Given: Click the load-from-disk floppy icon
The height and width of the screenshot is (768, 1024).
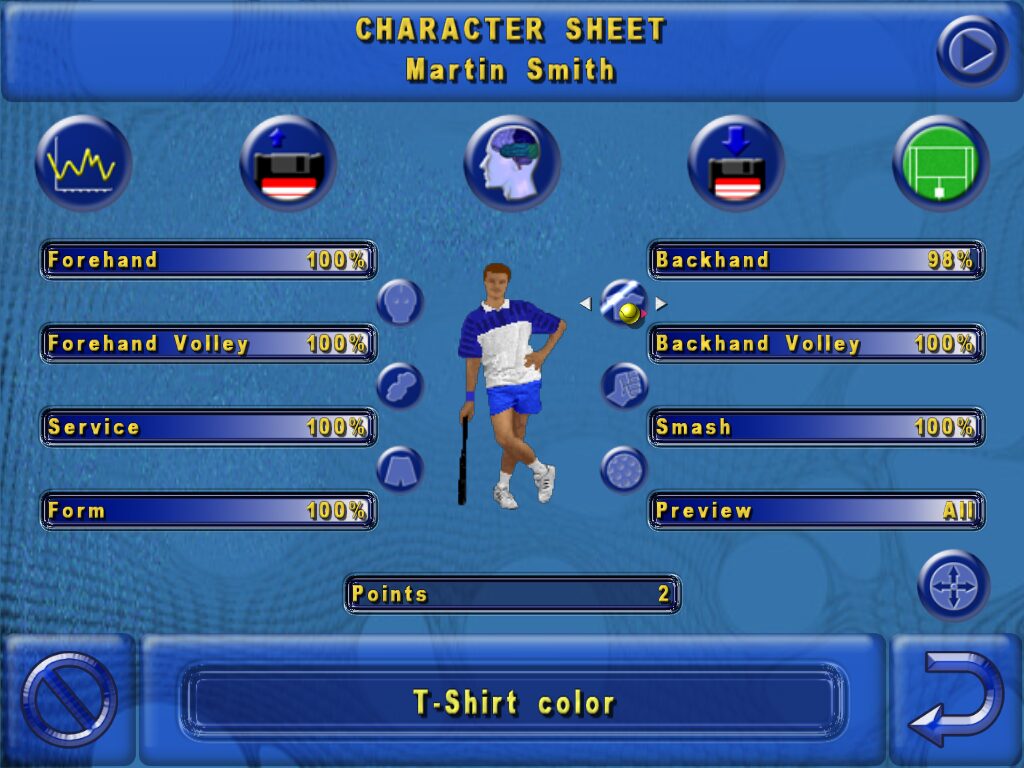Looking at the screenshot, I should click(x=736, y=162).
